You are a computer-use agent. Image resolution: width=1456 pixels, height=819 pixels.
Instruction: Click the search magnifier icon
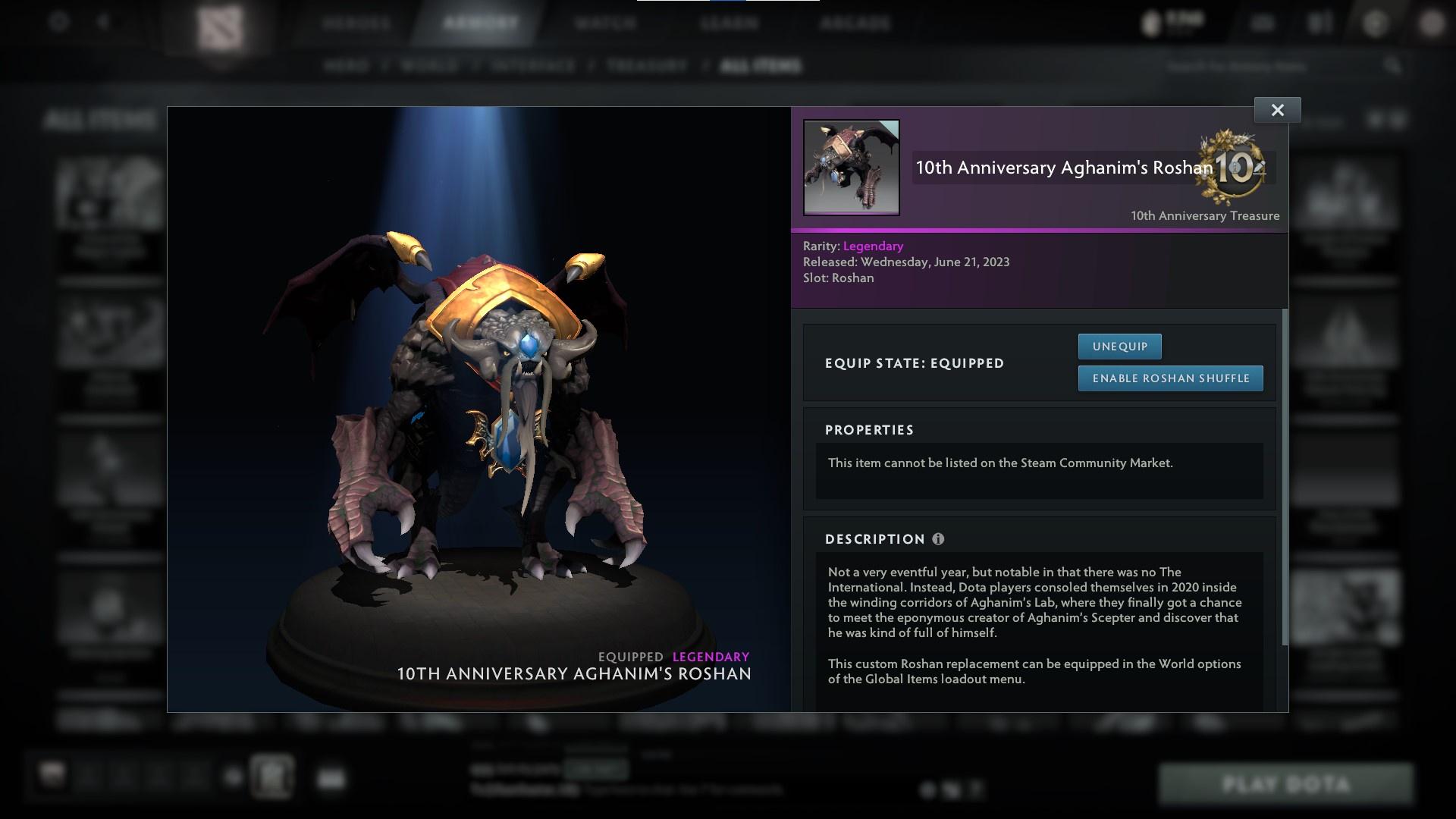[x=1394, y=66]
